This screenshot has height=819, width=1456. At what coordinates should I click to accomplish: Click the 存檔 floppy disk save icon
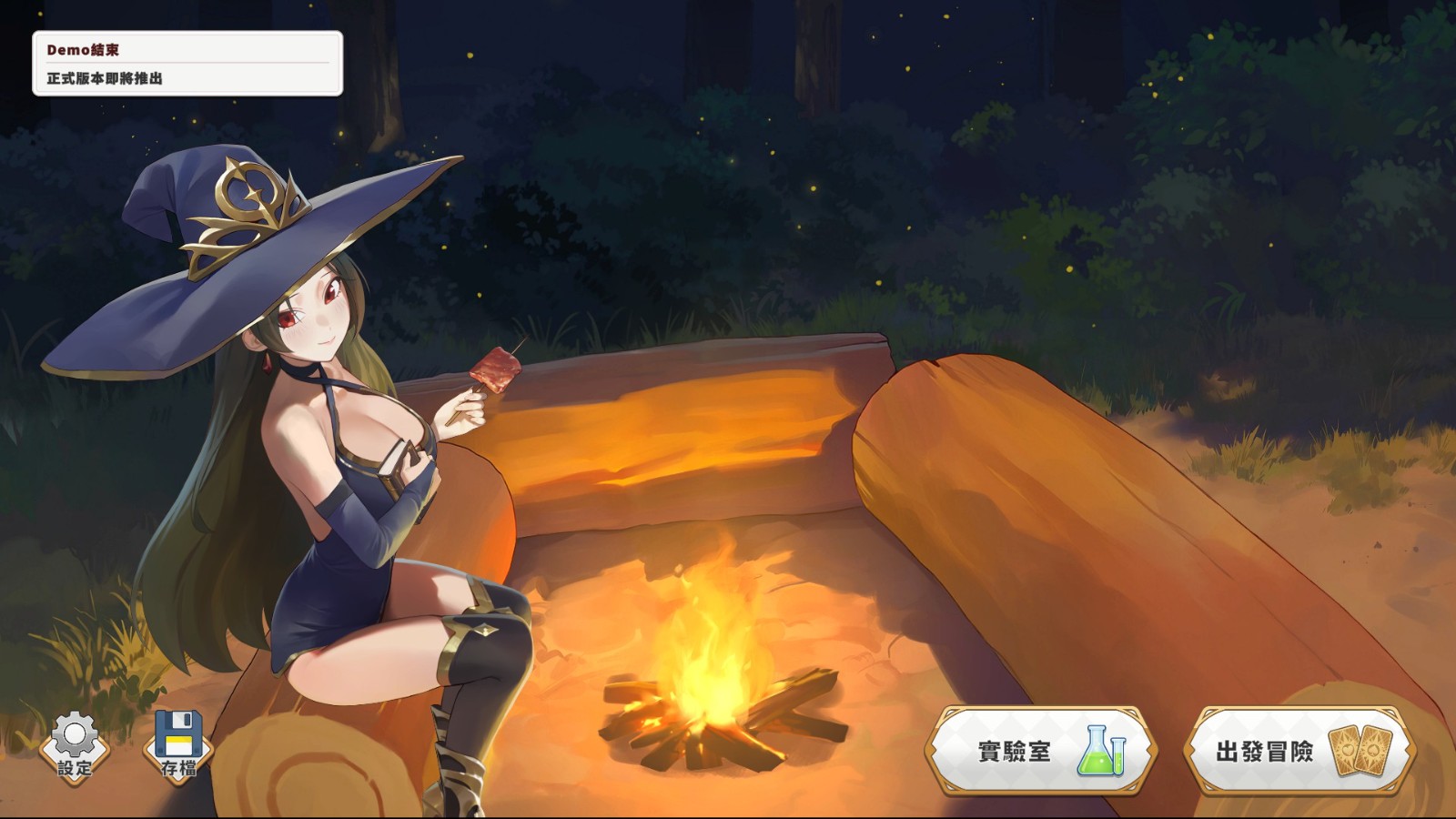(178, 746)
